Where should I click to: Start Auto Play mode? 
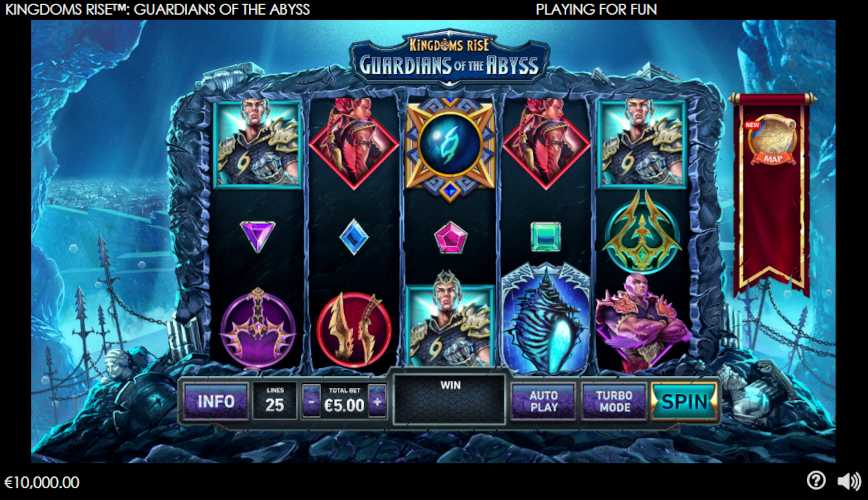pos(543,402)
